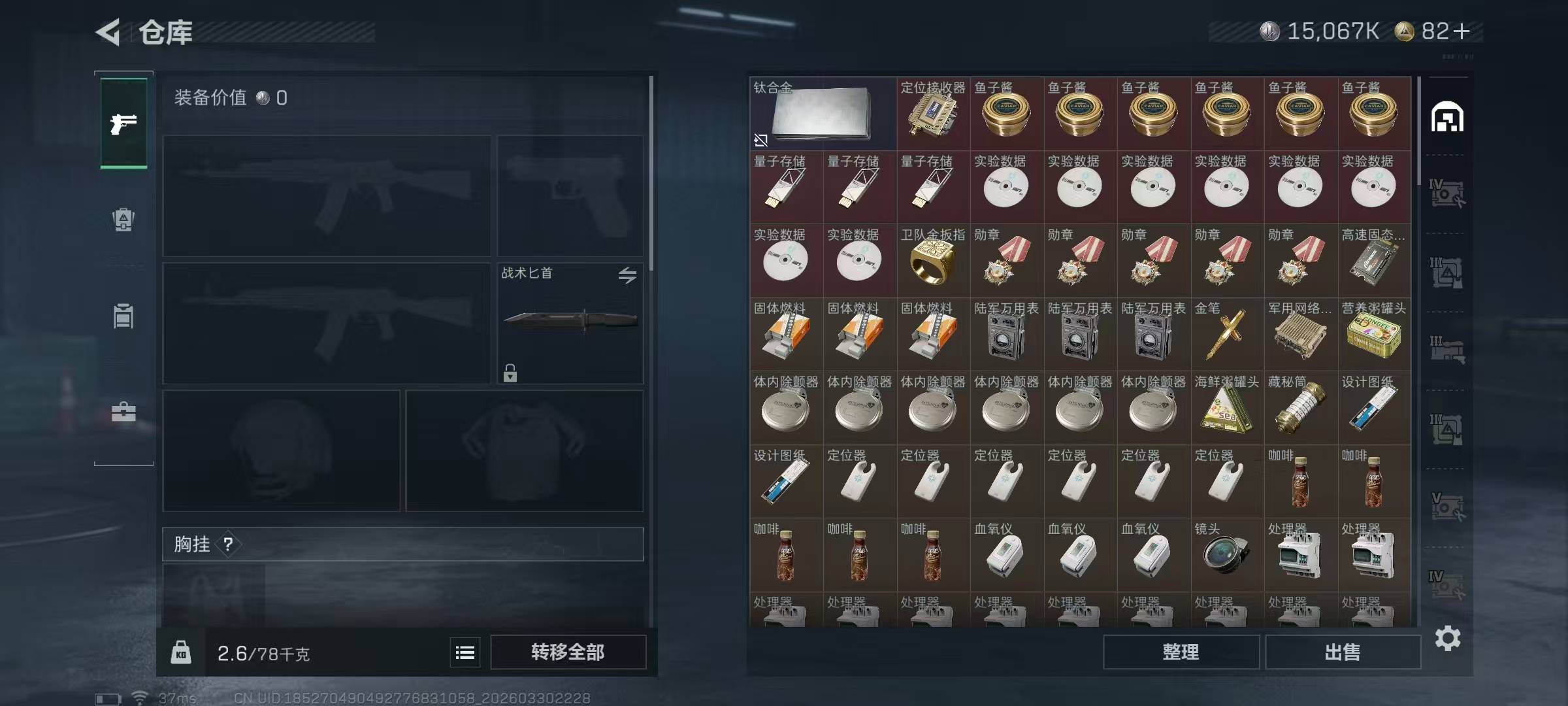Select the 海鲜粥罐头 item
The width and height of the screenshot is (1568, 706).
[1226, 408]
